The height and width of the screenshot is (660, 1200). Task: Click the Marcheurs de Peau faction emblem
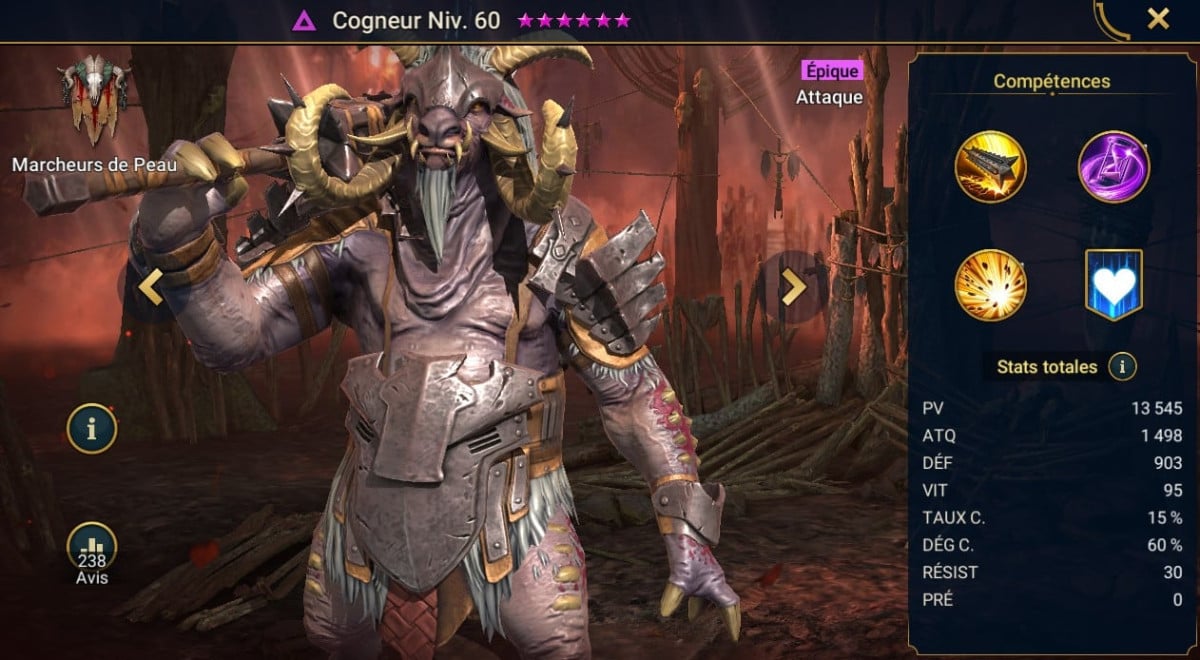click(93, 98)
